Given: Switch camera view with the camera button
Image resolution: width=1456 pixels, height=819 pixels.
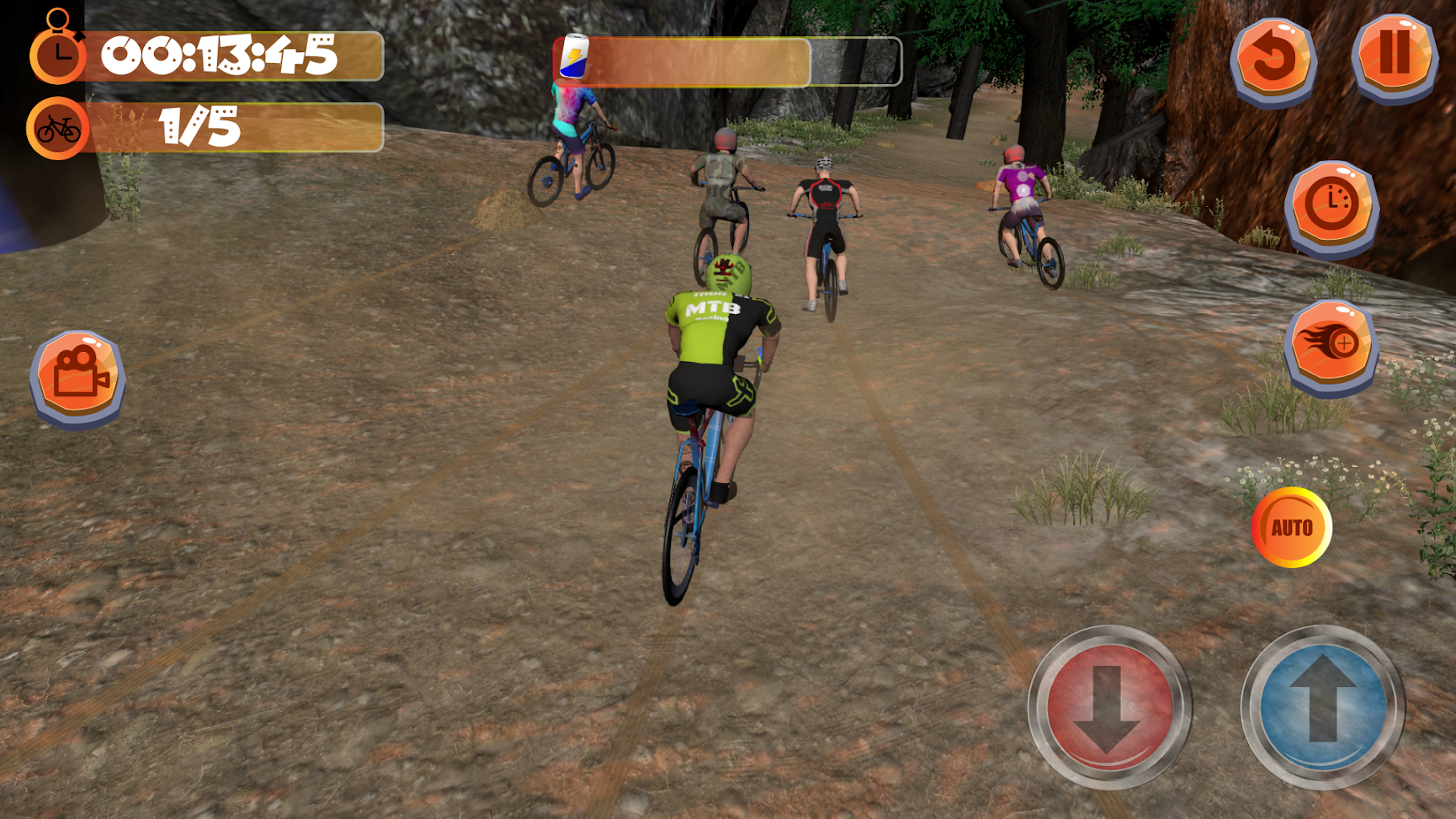Looking at the screenshot, I should coord(77,375).
